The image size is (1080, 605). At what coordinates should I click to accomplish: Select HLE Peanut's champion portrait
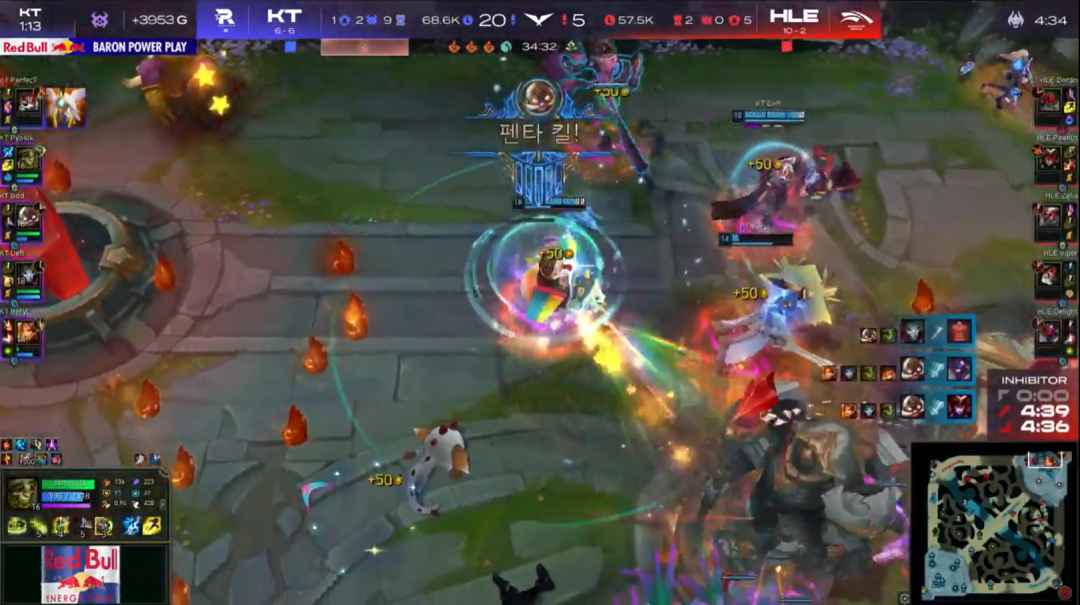(x=1049, y=159)
